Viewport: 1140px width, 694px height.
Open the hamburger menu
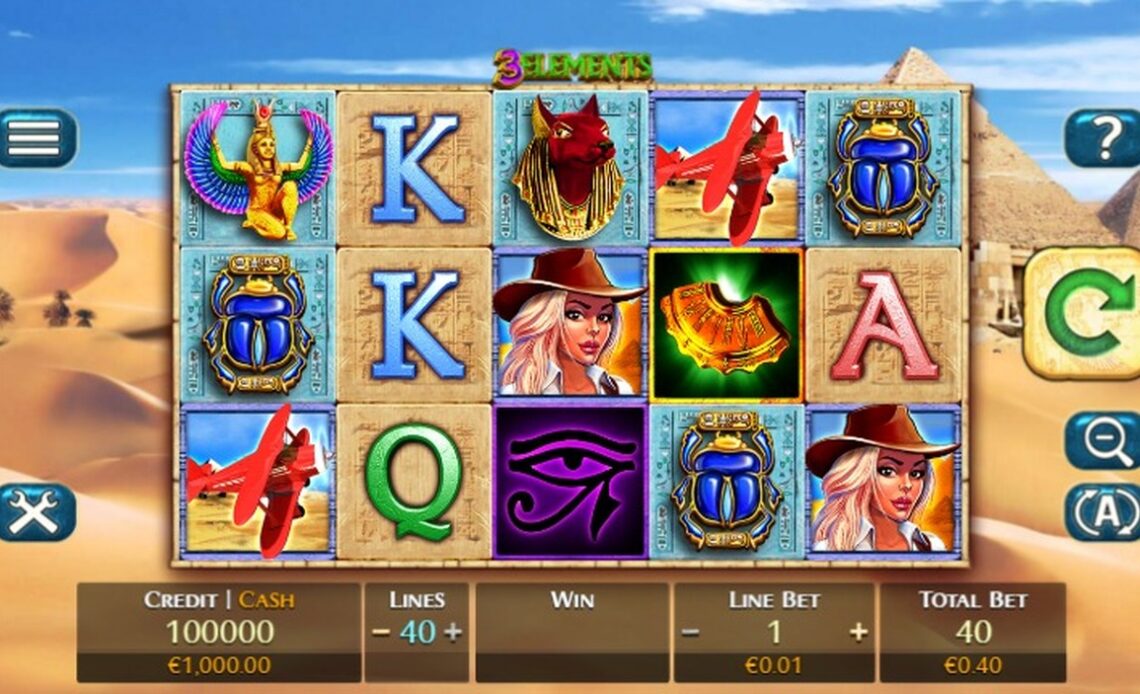pyautogui.click(x=37, y=138)
